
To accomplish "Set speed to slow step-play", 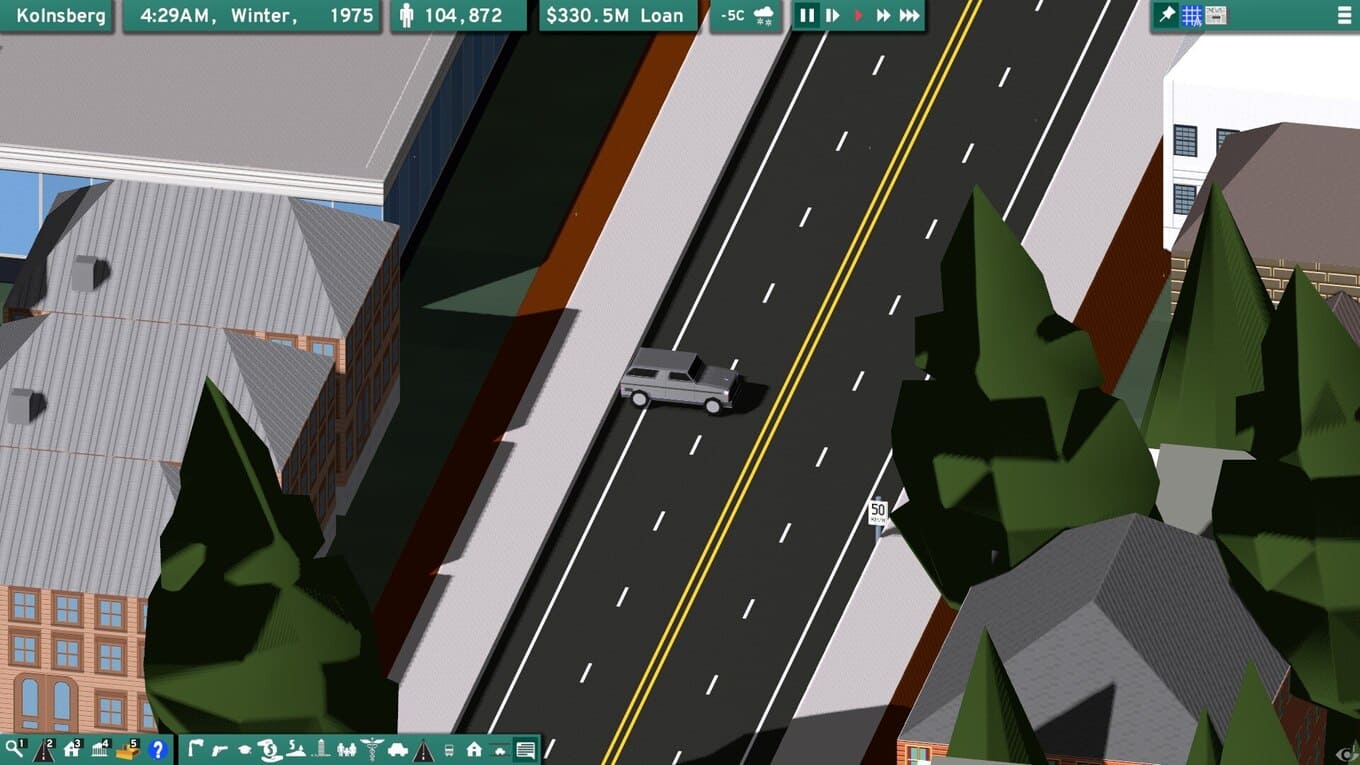I will pos(832,16).
